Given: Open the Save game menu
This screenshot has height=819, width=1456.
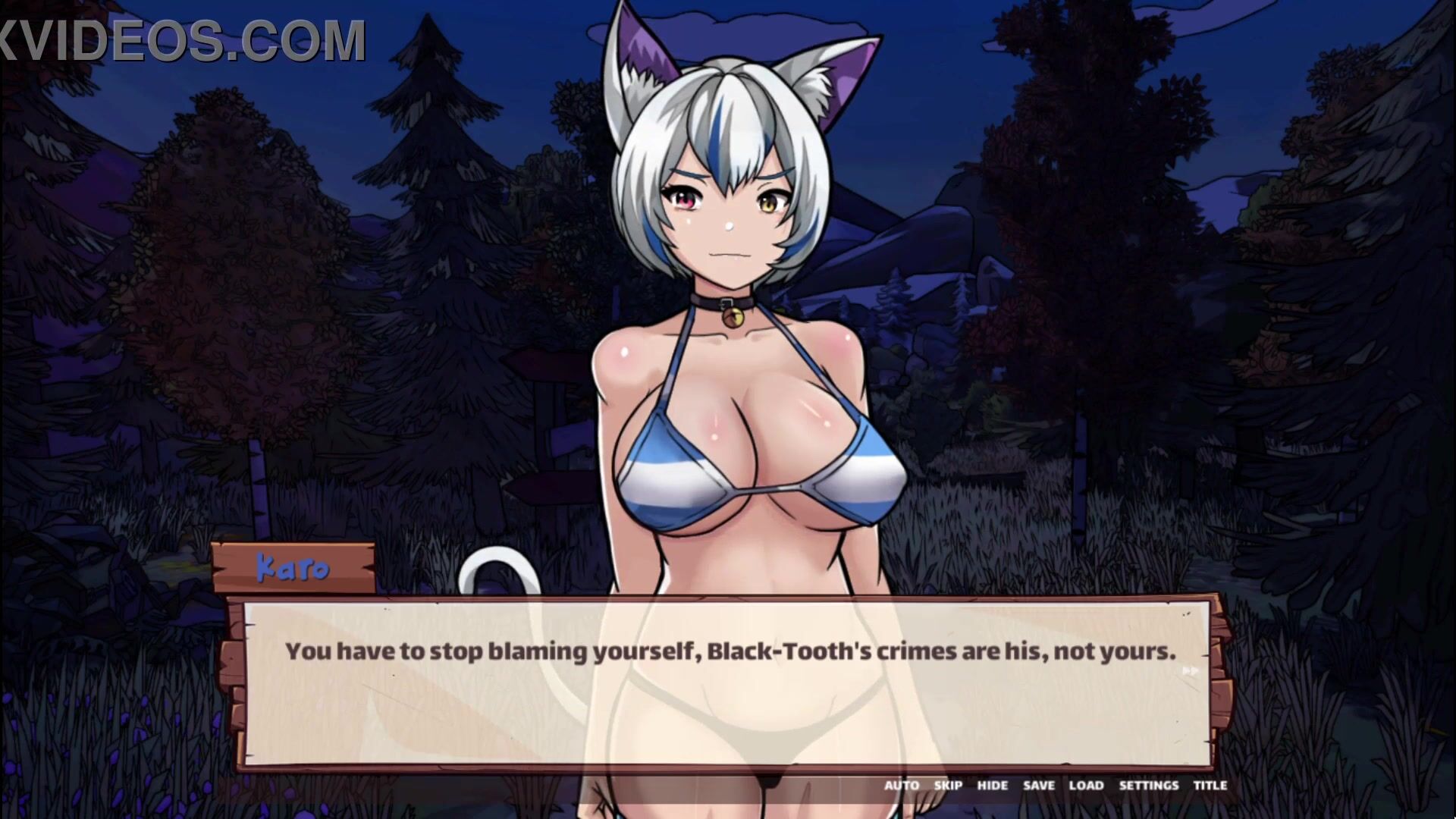Looking at the screenshot, I should pyautogui.click(x=1038, y=786).
